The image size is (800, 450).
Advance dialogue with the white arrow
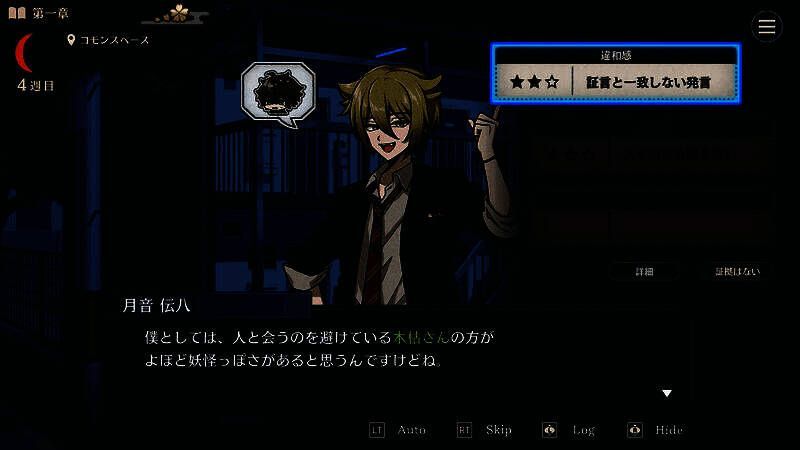(x=667, y=393)
